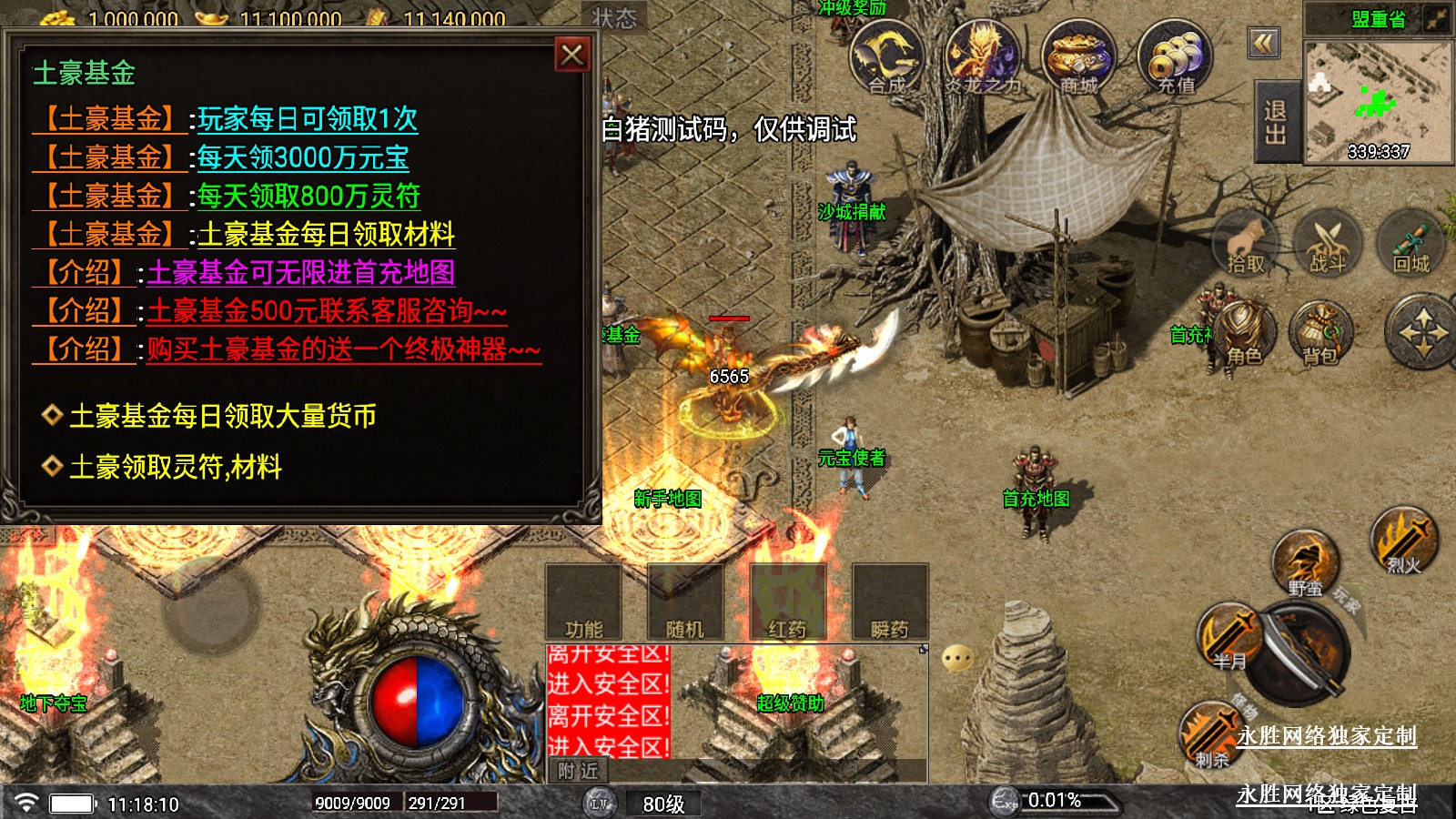Click the 退出 exit button

pyautogui.click(x=1276, y=122)
